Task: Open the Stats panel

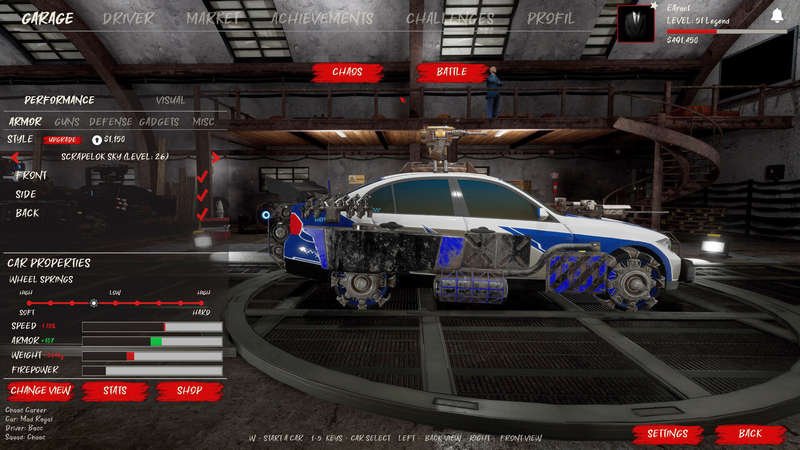Action: [x=115, y=390]
